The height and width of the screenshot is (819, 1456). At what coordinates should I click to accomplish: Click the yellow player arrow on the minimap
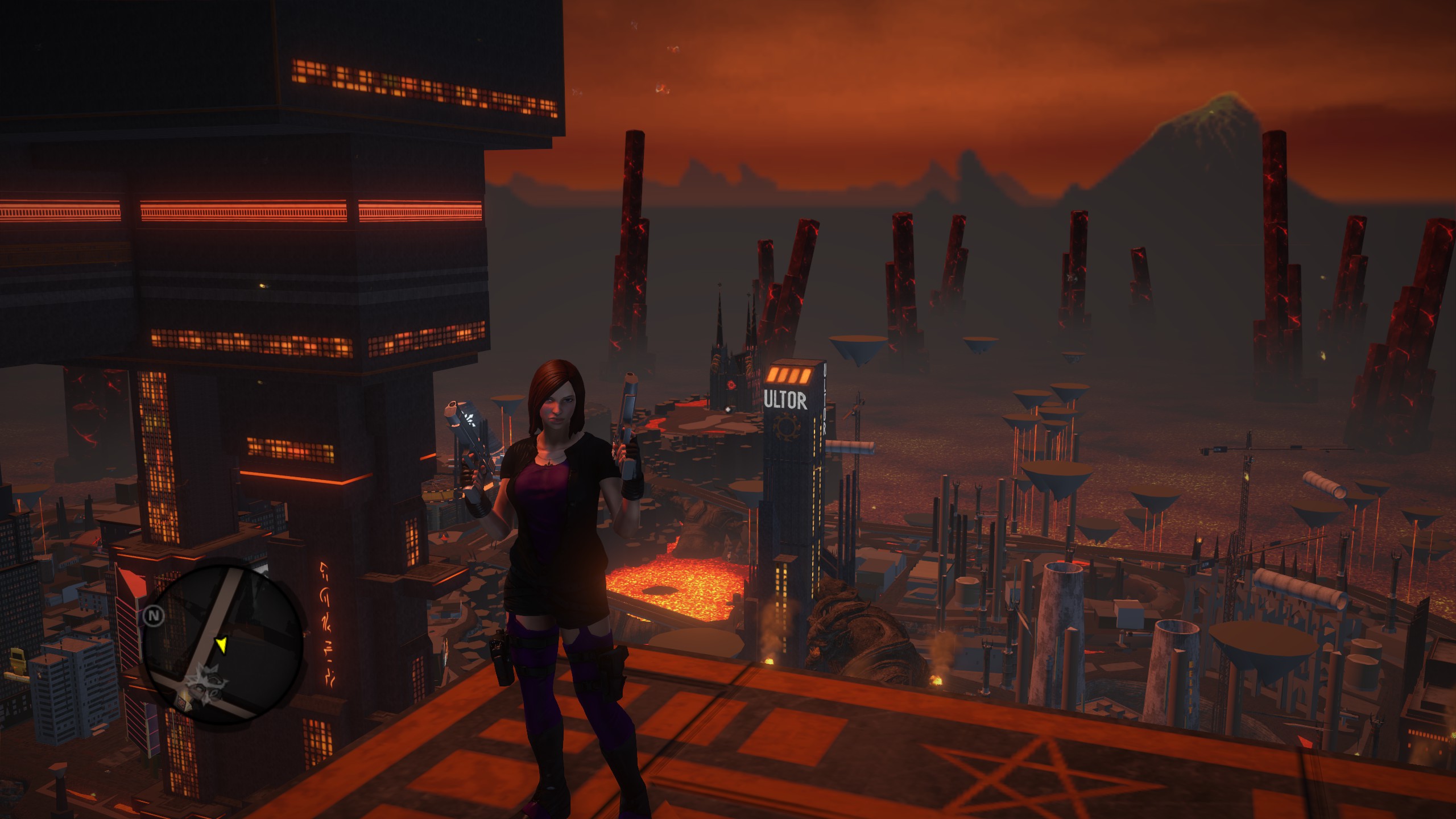pyautogui.click(x=221, y=645)
